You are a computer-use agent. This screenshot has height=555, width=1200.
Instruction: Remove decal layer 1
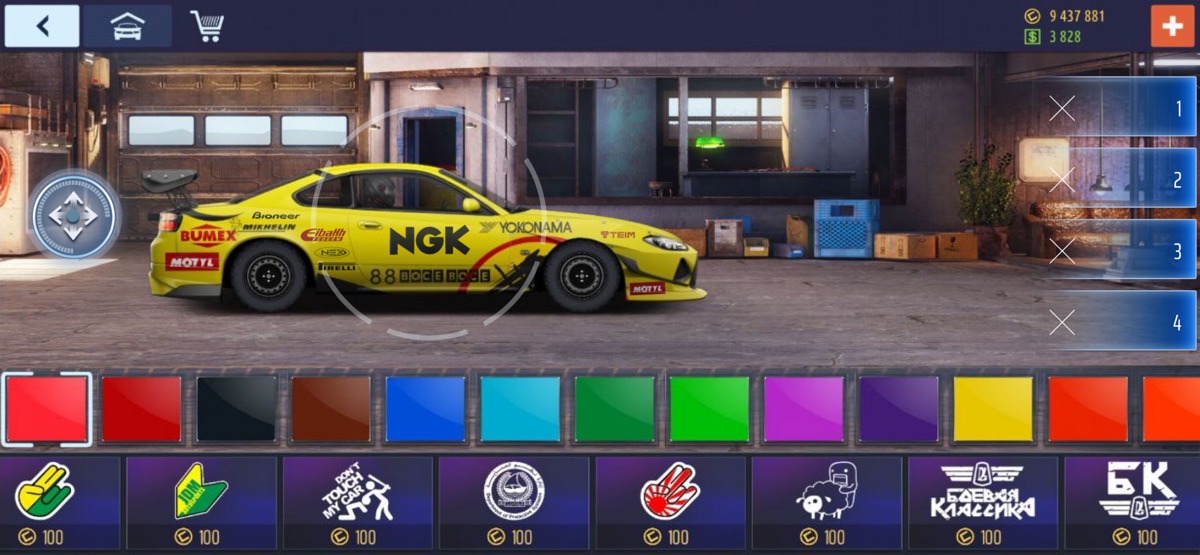[1062, 108]
